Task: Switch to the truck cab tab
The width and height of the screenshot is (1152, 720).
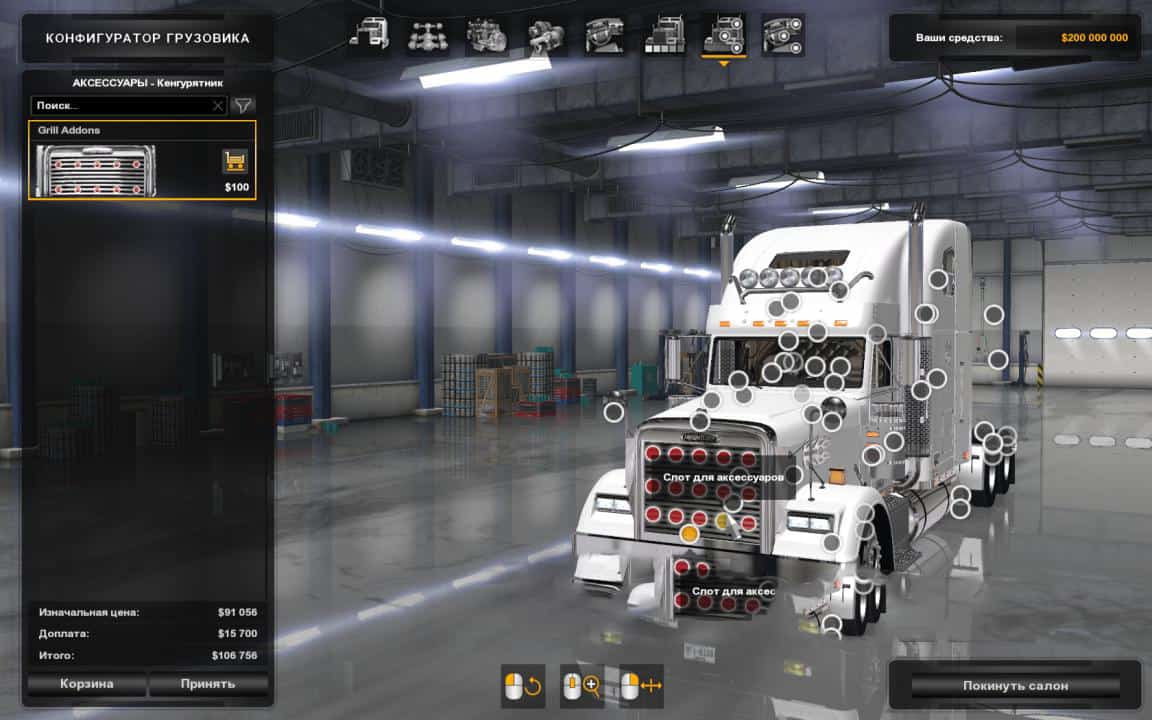Action: tap(369, 36)
